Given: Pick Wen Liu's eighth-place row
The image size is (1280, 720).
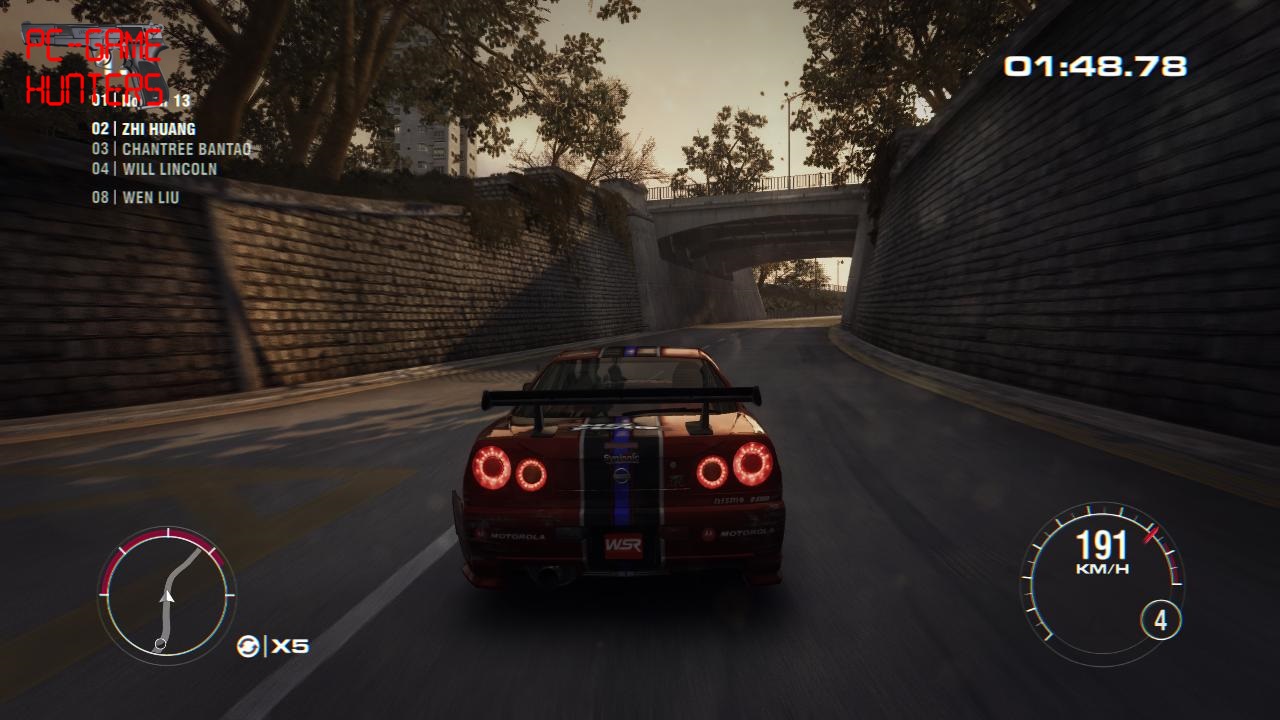Looking at the screenshot, I should (136, 197).
